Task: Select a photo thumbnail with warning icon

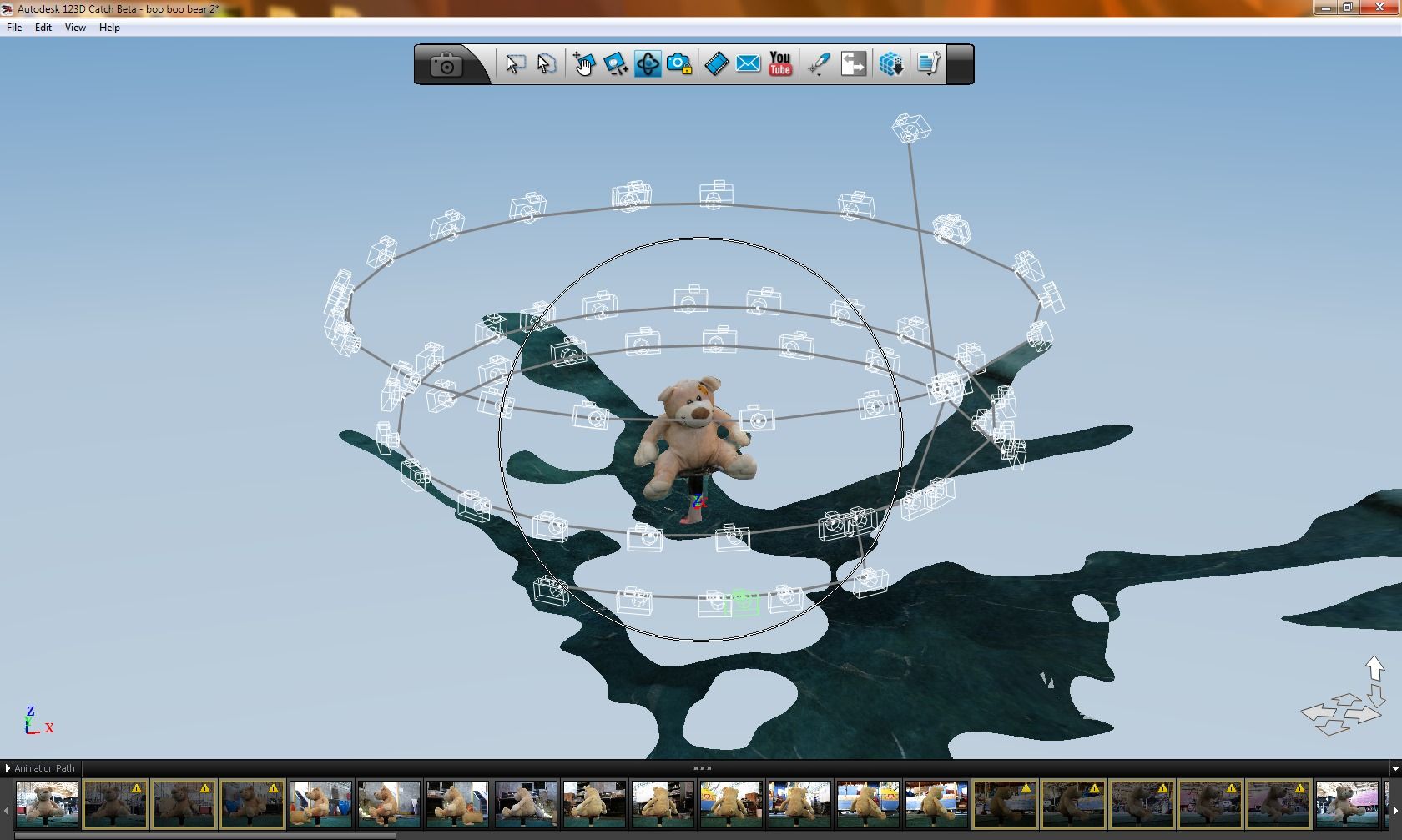Action: tap(115, 803)
